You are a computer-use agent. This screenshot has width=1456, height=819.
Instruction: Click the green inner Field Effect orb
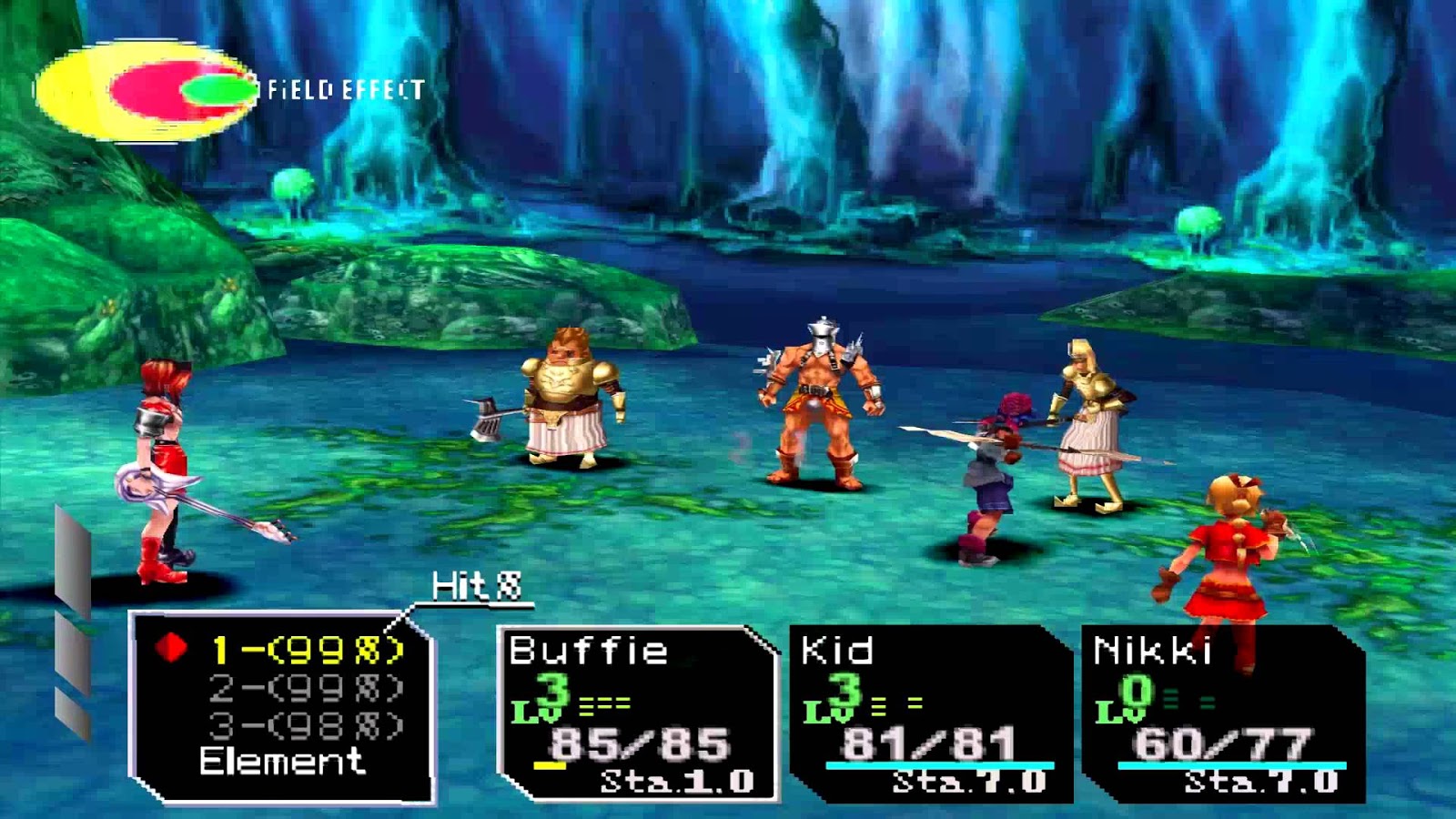[214, 91]
